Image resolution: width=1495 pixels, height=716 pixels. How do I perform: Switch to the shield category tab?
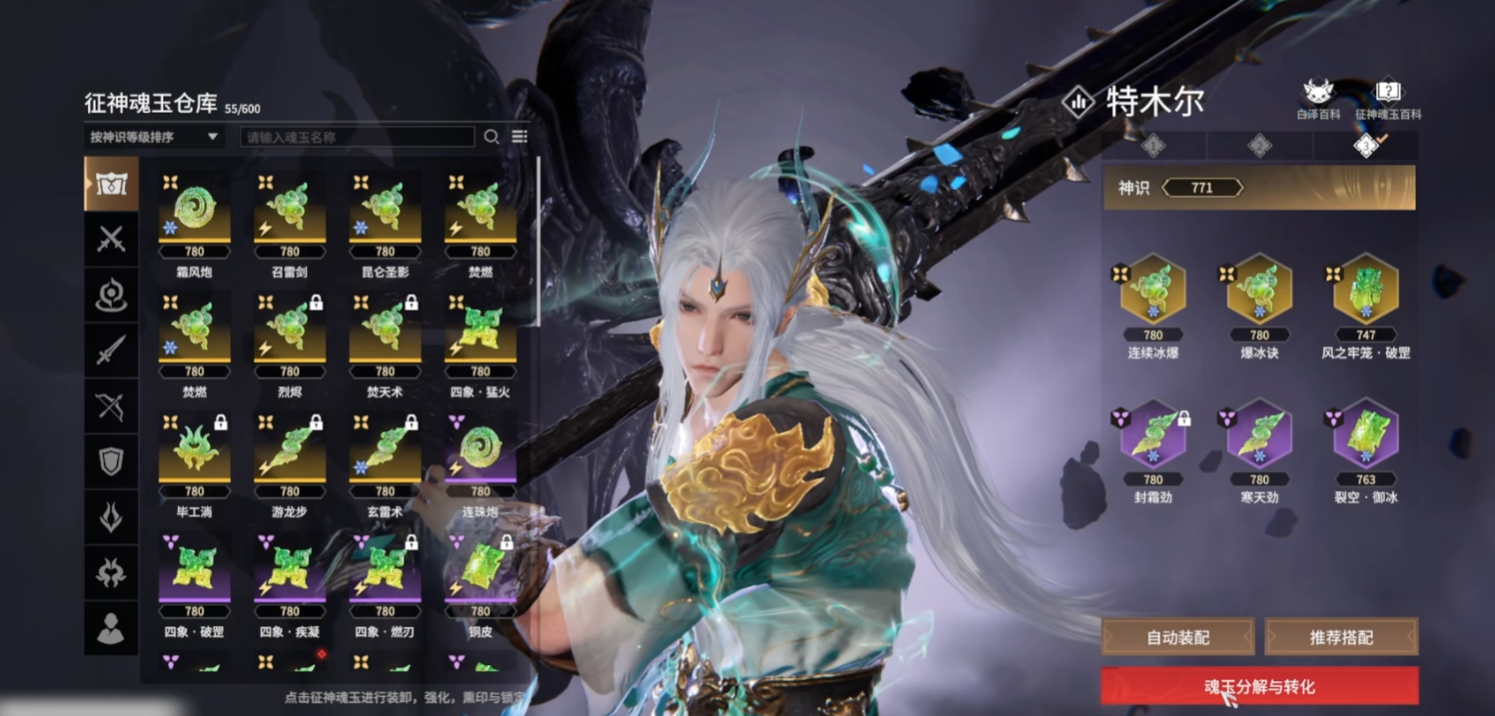(111, 461)
